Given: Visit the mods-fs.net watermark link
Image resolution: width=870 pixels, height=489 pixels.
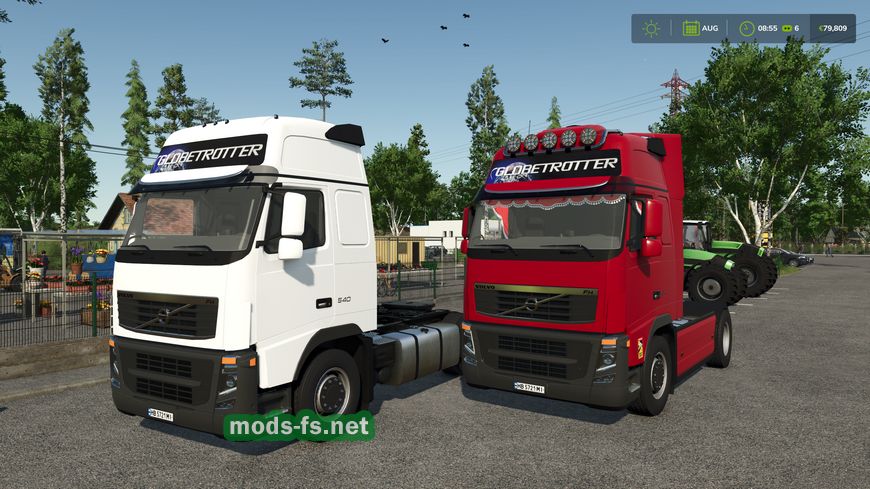Looking at the screenshot, I should [x=299, y=426].
